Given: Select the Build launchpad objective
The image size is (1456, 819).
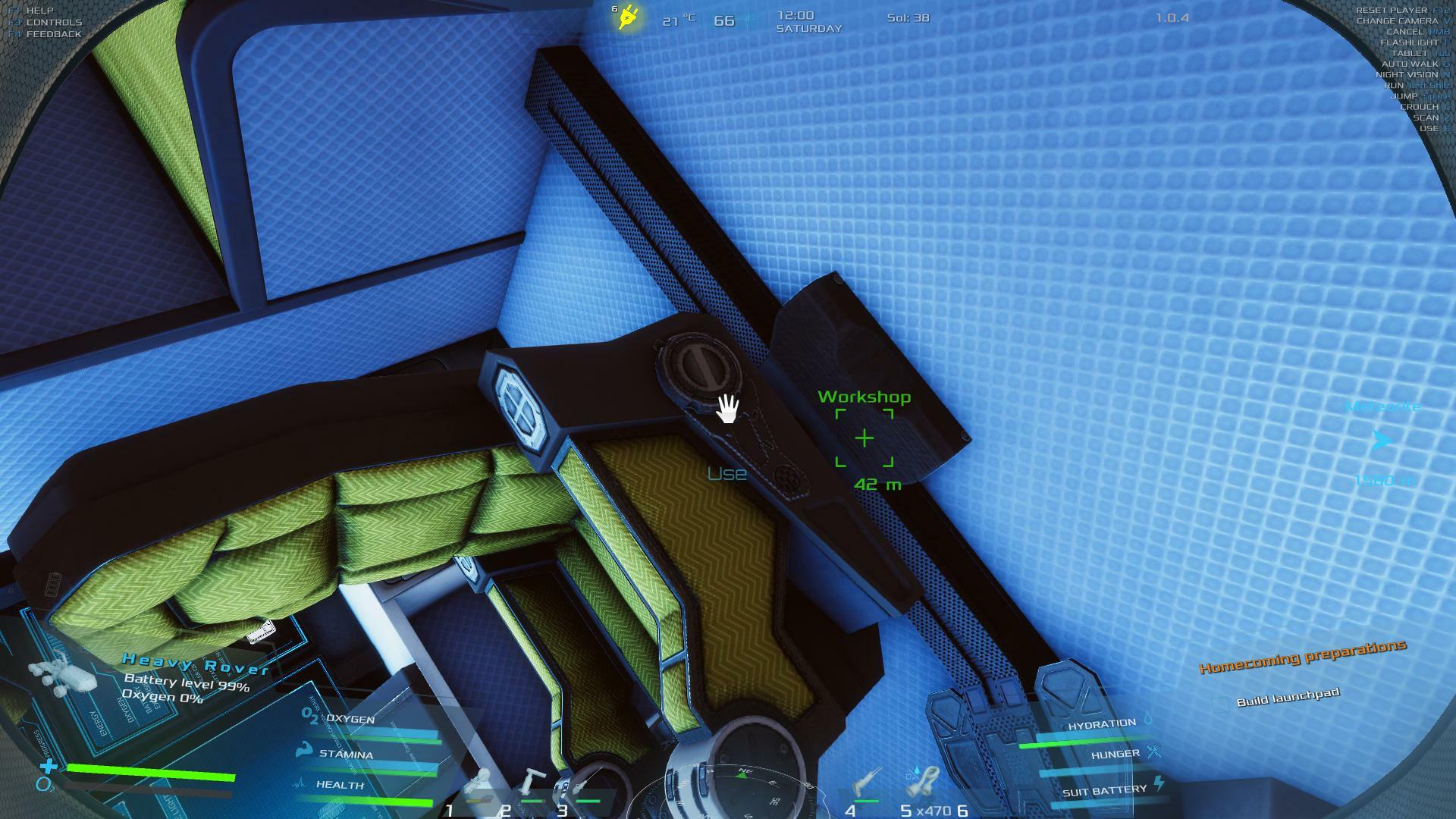Looking at the screenshot, I should tap(1288, 697).
